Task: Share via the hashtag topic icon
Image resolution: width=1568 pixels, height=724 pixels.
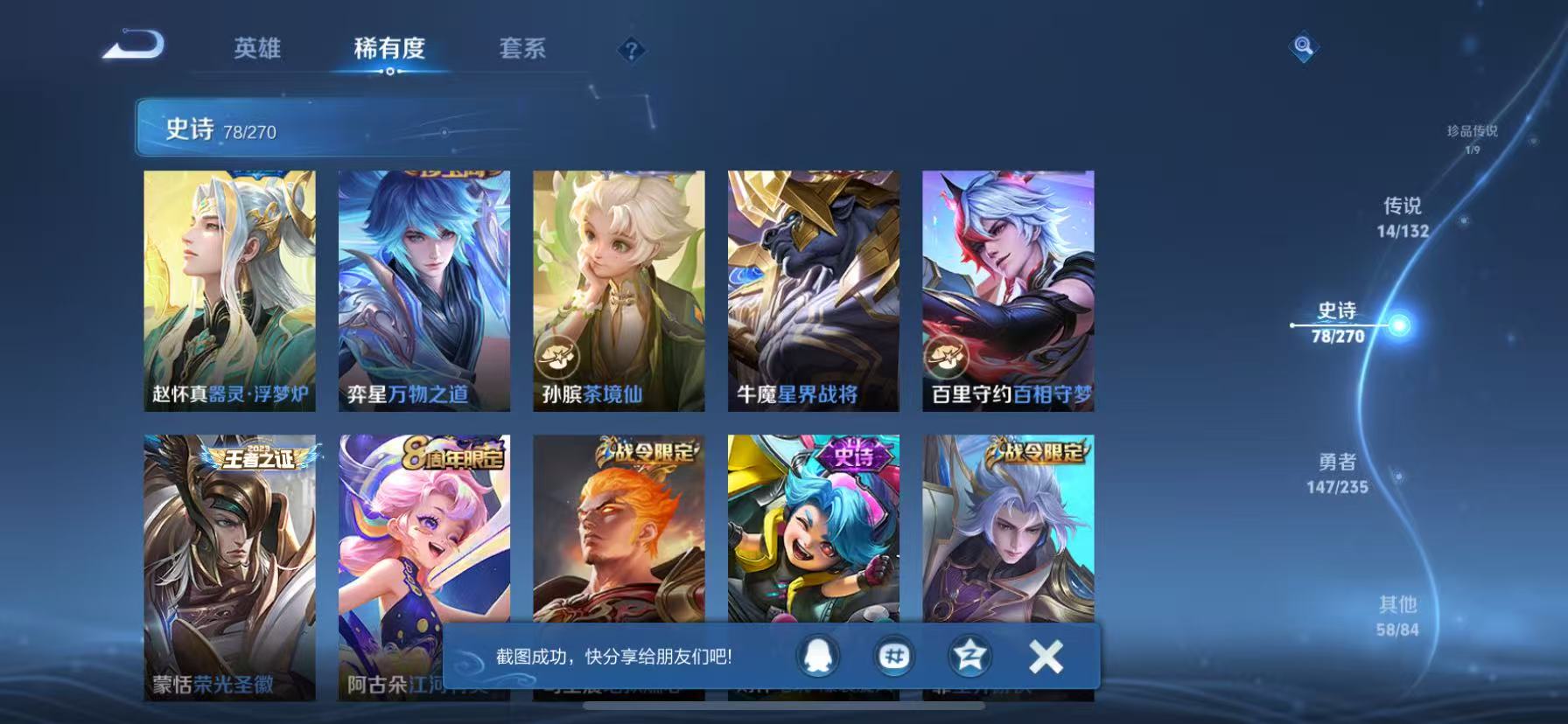Action: coord(894,656)
